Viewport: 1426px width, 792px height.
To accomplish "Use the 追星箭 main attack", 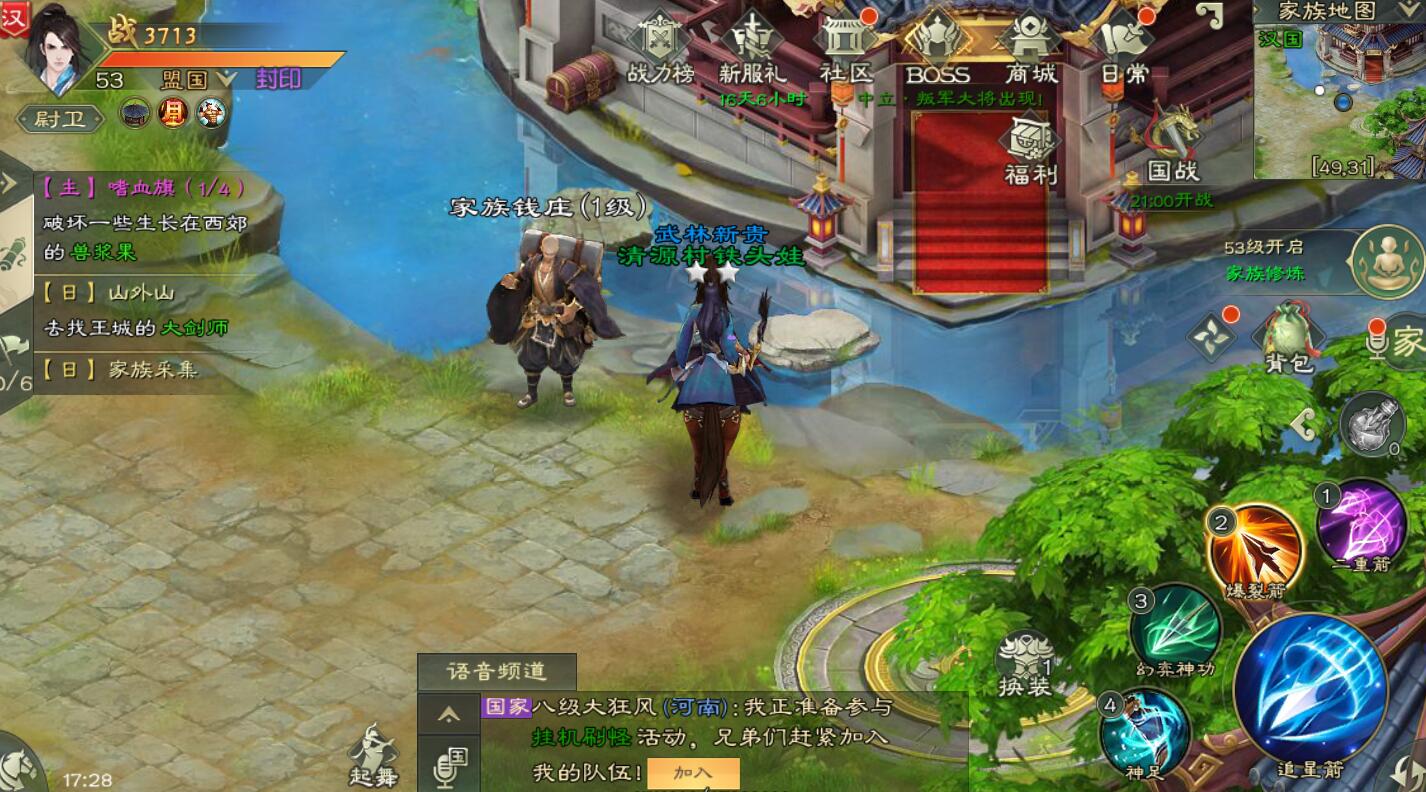I will coord(1310,690).
